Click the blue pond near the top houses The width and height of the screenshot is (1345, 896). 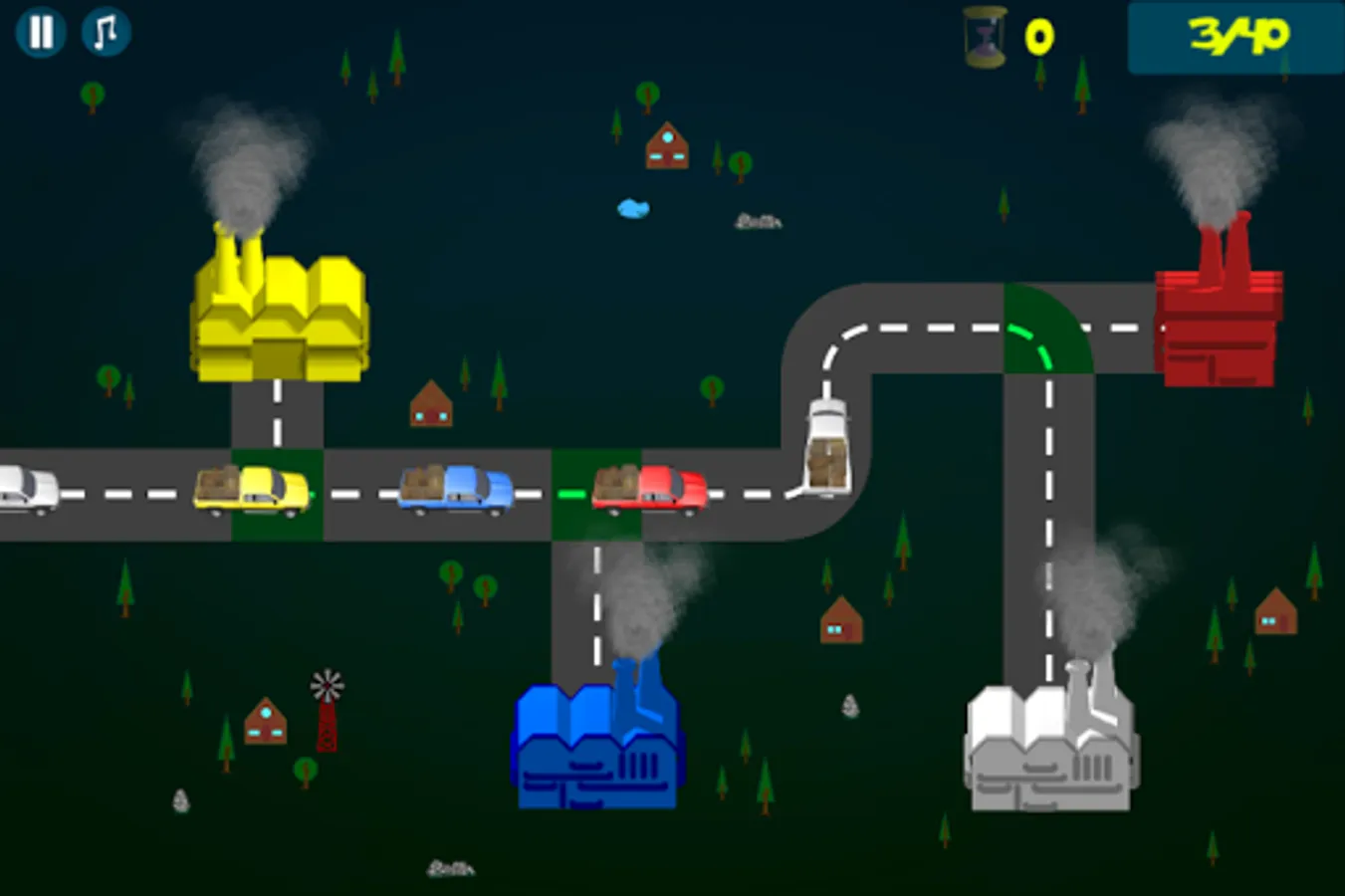(x=631, y=207)
